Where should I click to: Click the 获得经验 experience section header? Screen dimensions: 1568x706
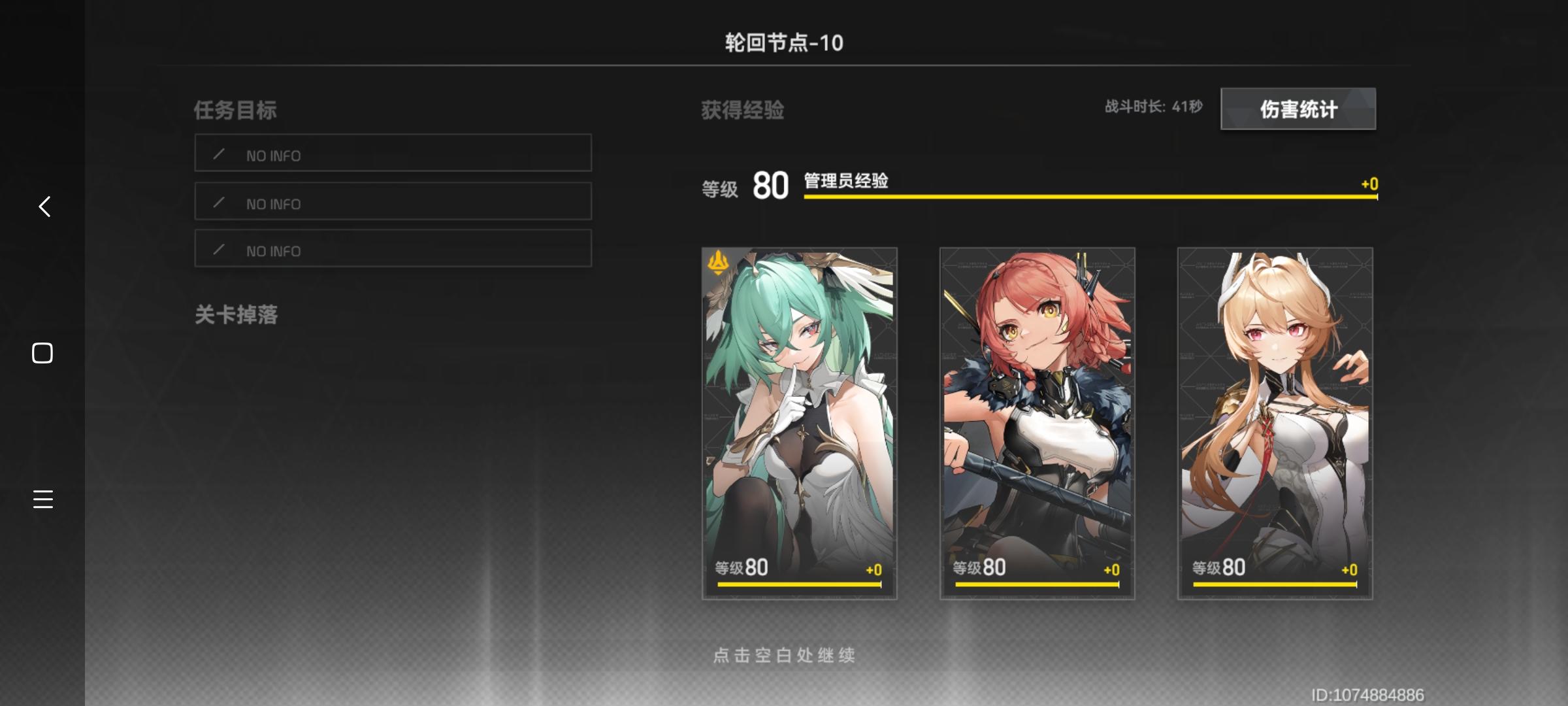tap(742, 110)
